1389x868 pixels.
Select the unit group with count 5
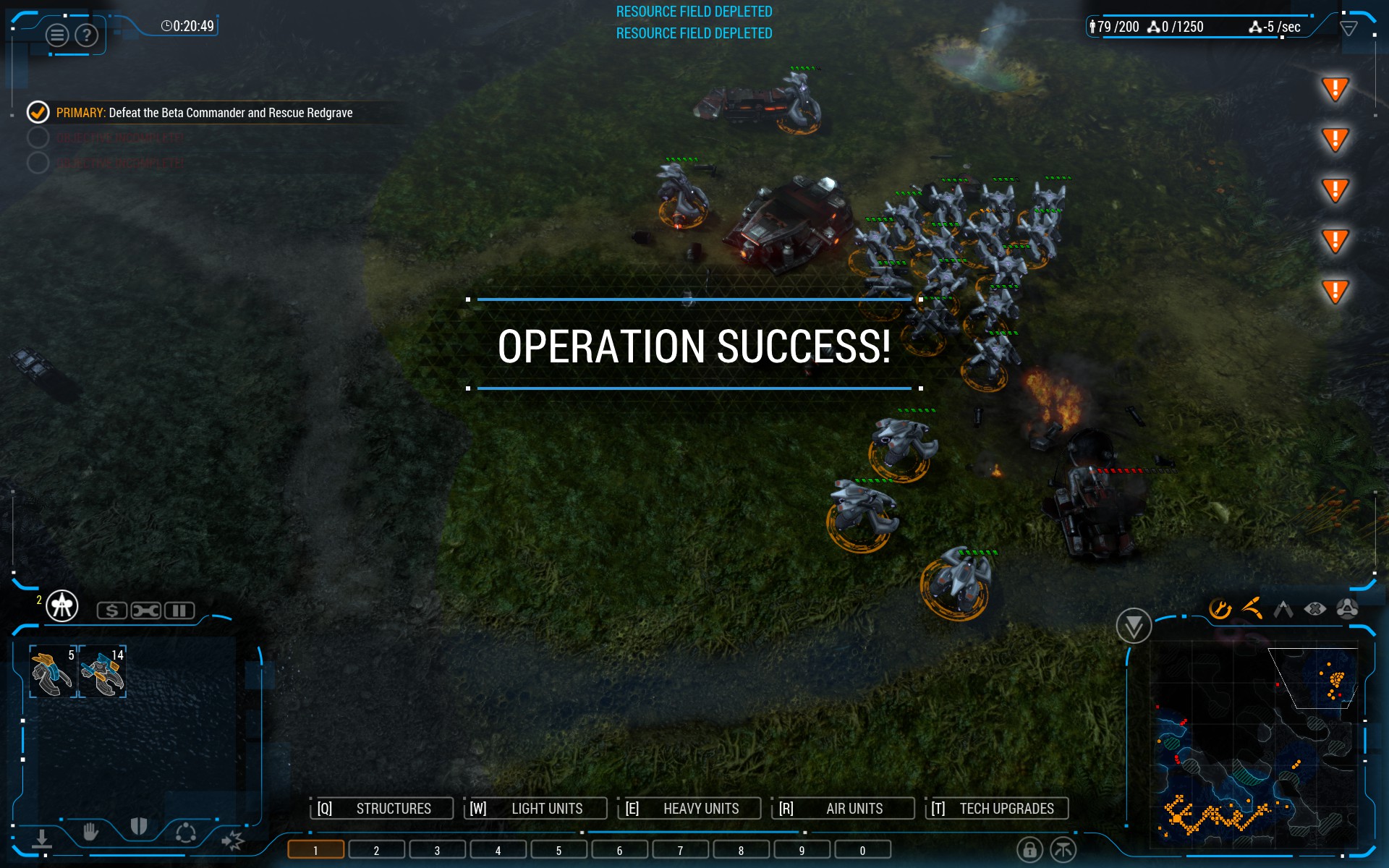(x=53, y=672)
